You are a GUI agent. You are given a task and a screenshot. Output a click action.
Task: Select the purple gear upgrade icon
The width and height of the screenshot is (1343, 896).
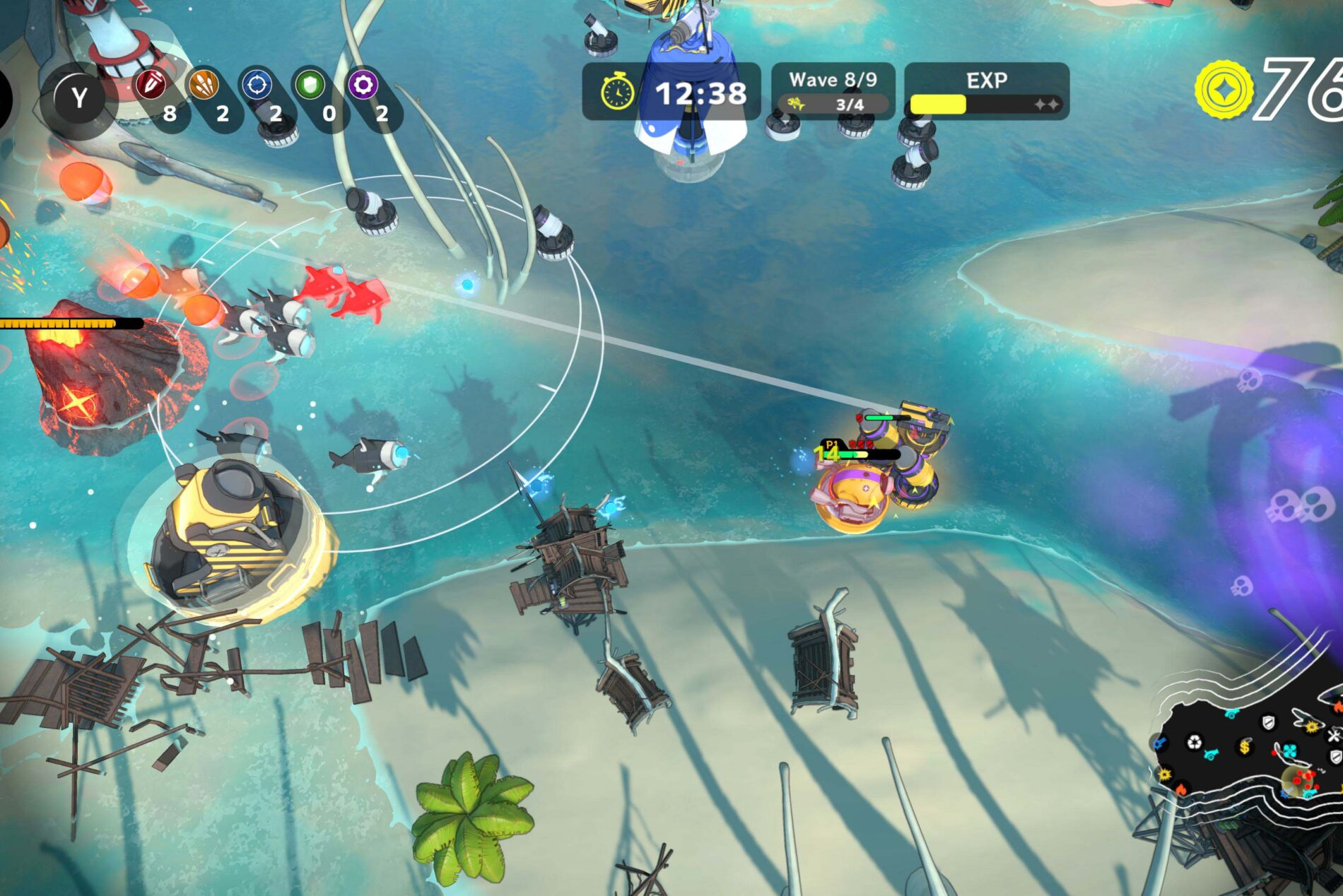pos(363,86)
